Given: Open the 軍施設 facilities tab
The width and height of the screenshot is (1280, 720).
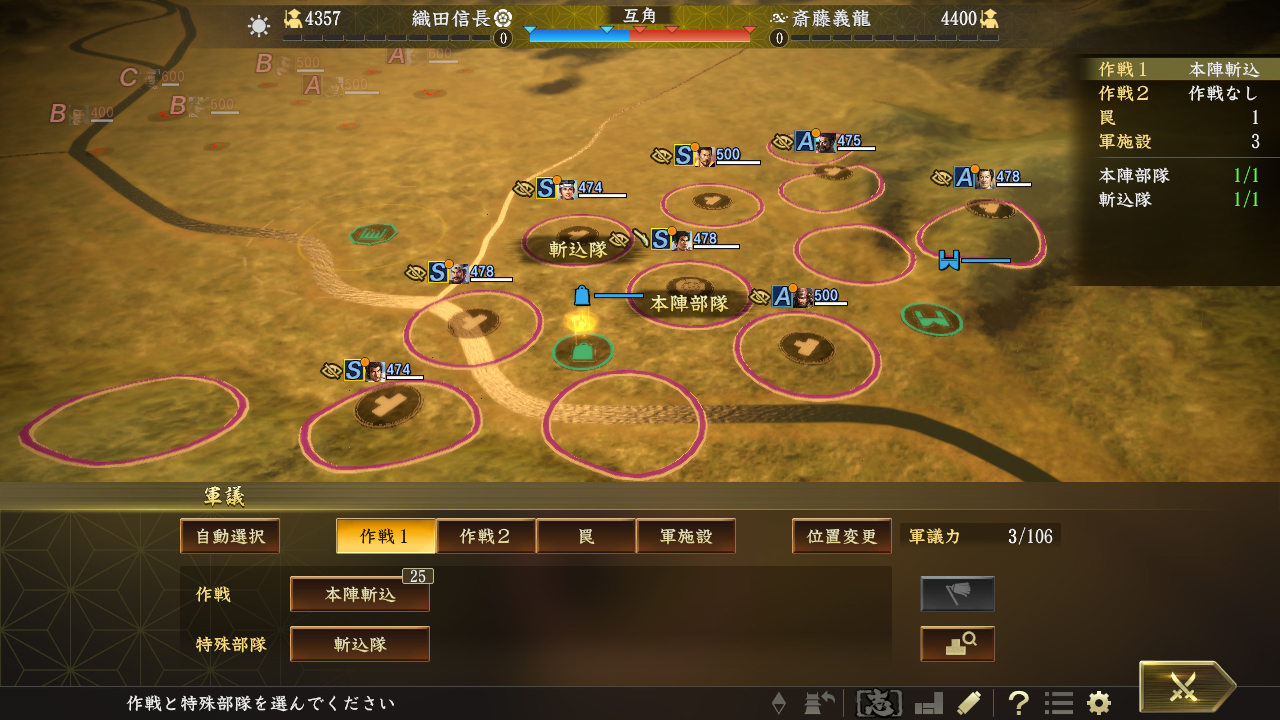Looking at the screenshot, I should point(686,536).
